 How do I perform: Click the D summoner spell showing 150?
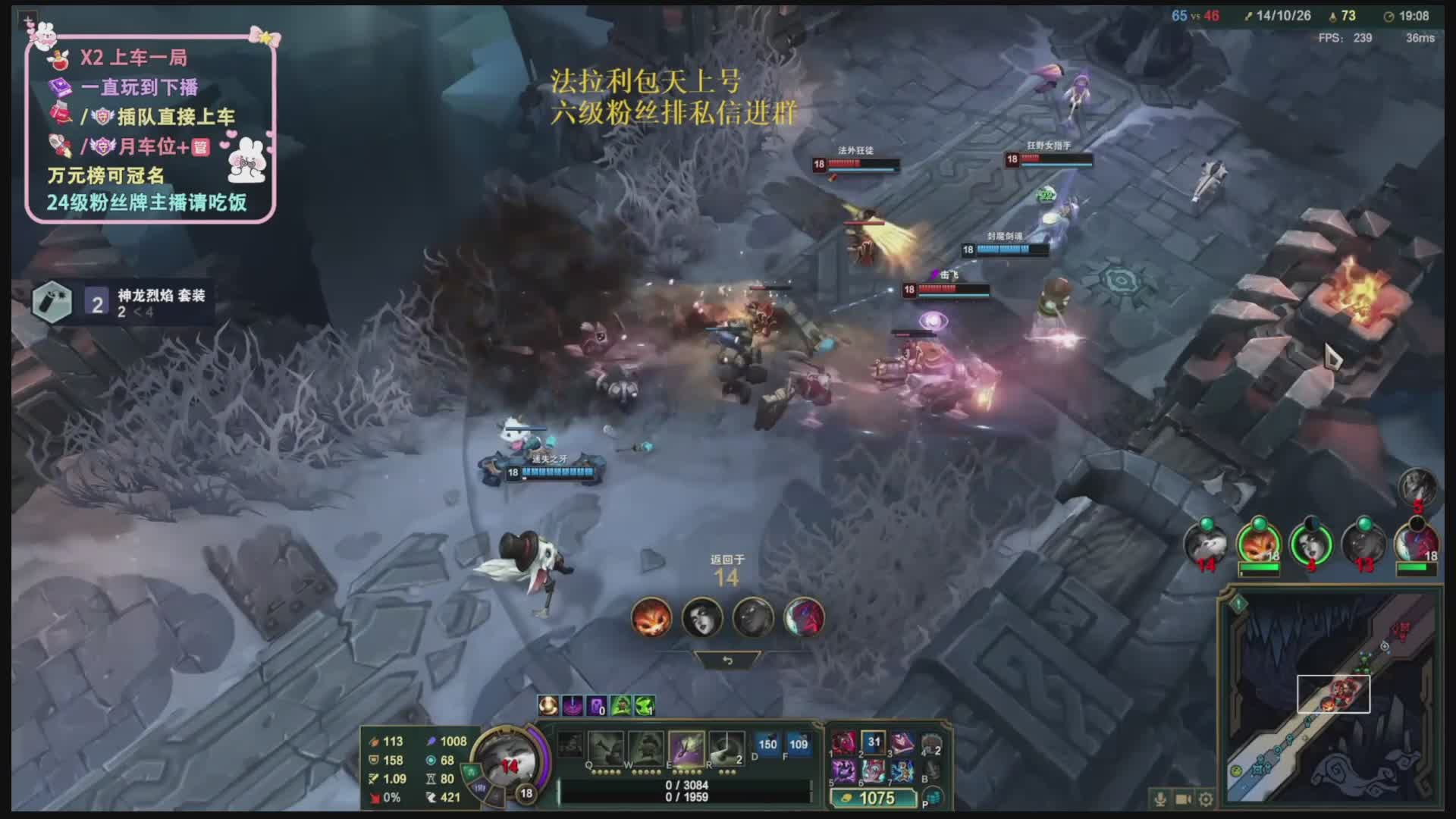tap(767, 745)
